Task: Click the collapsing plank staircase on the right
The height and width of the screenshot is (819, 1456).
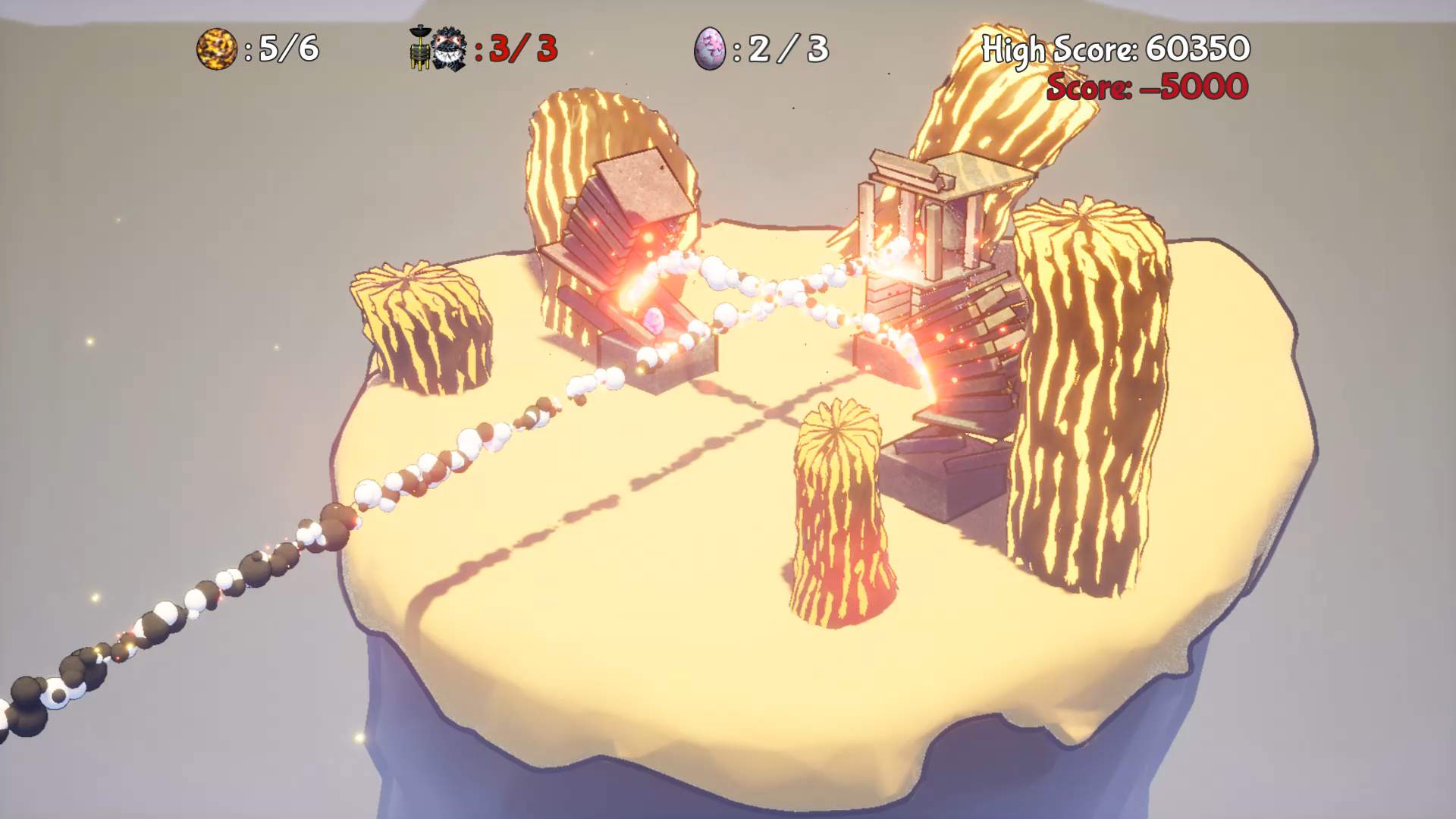Action: click(x=963, y=356)
